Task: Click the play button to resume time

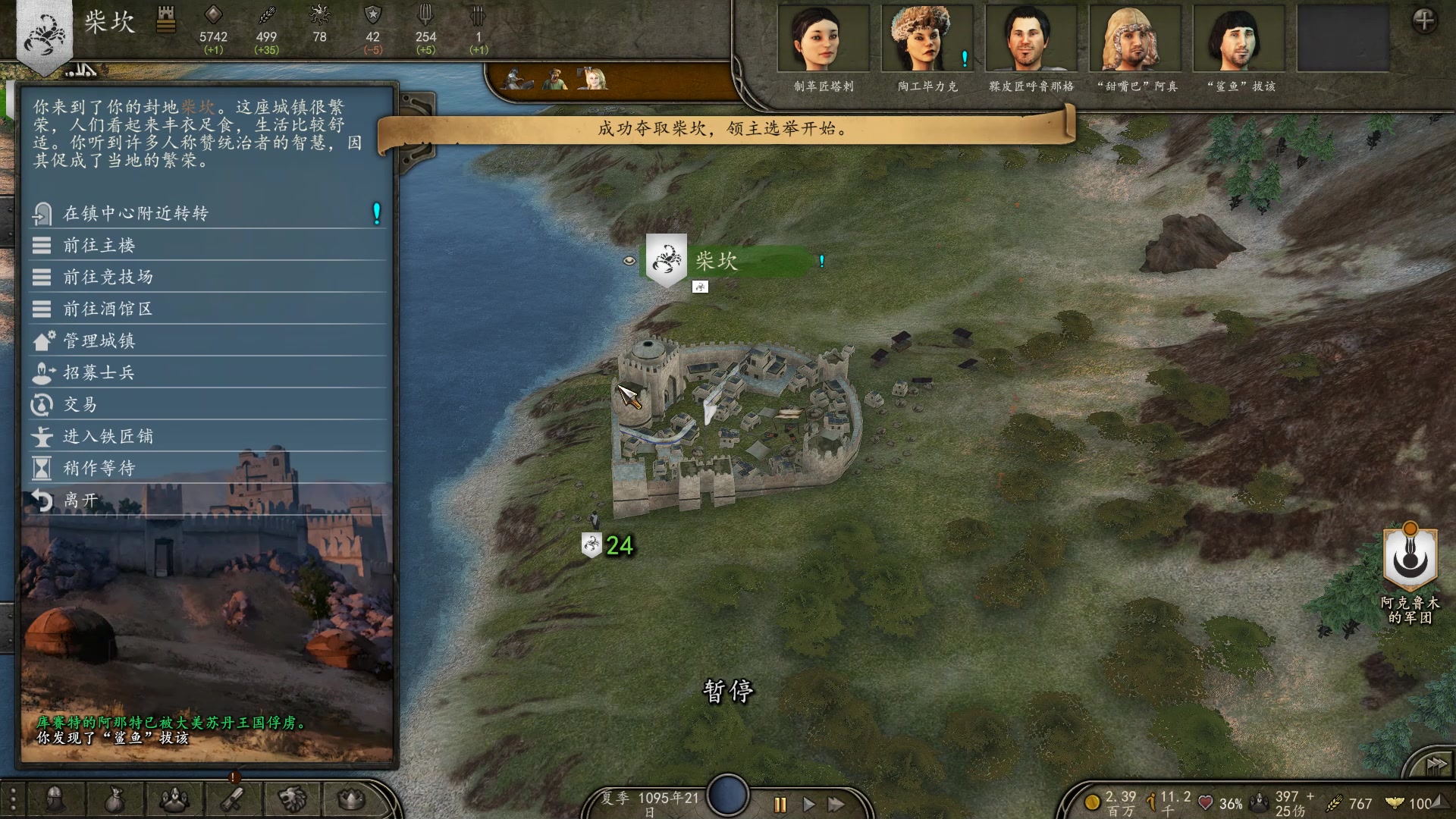Action: [x=808, y=804]
